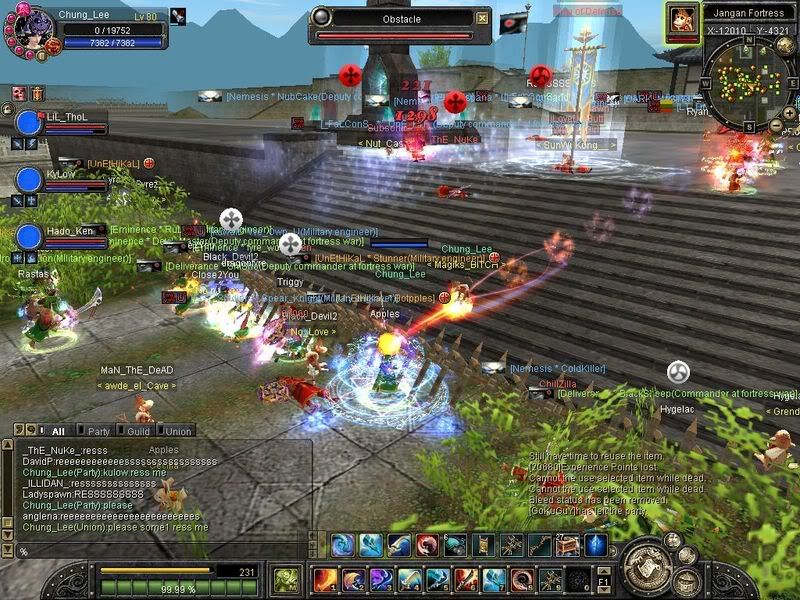Activate the flame skill in hotbar slot 1
The height and width of the screenshot is (600, 800).
pos(326,579)
